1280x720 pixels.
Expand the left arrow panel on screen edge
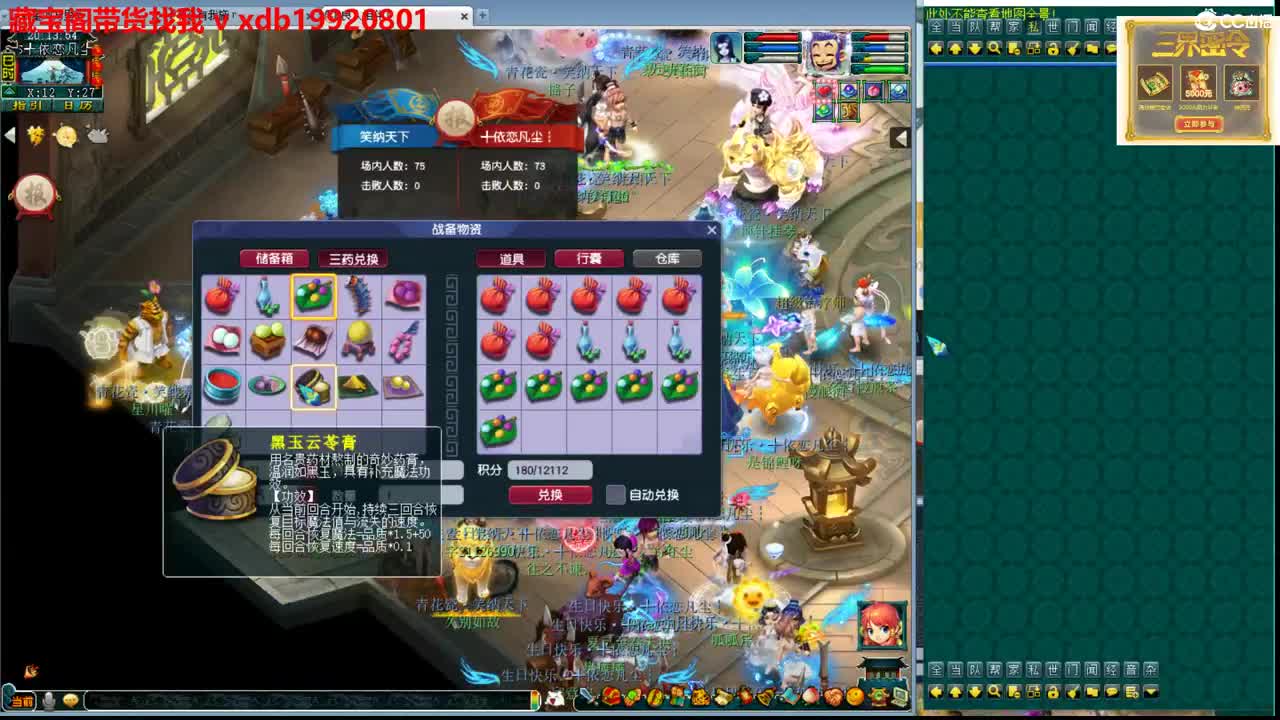[9, 134]
